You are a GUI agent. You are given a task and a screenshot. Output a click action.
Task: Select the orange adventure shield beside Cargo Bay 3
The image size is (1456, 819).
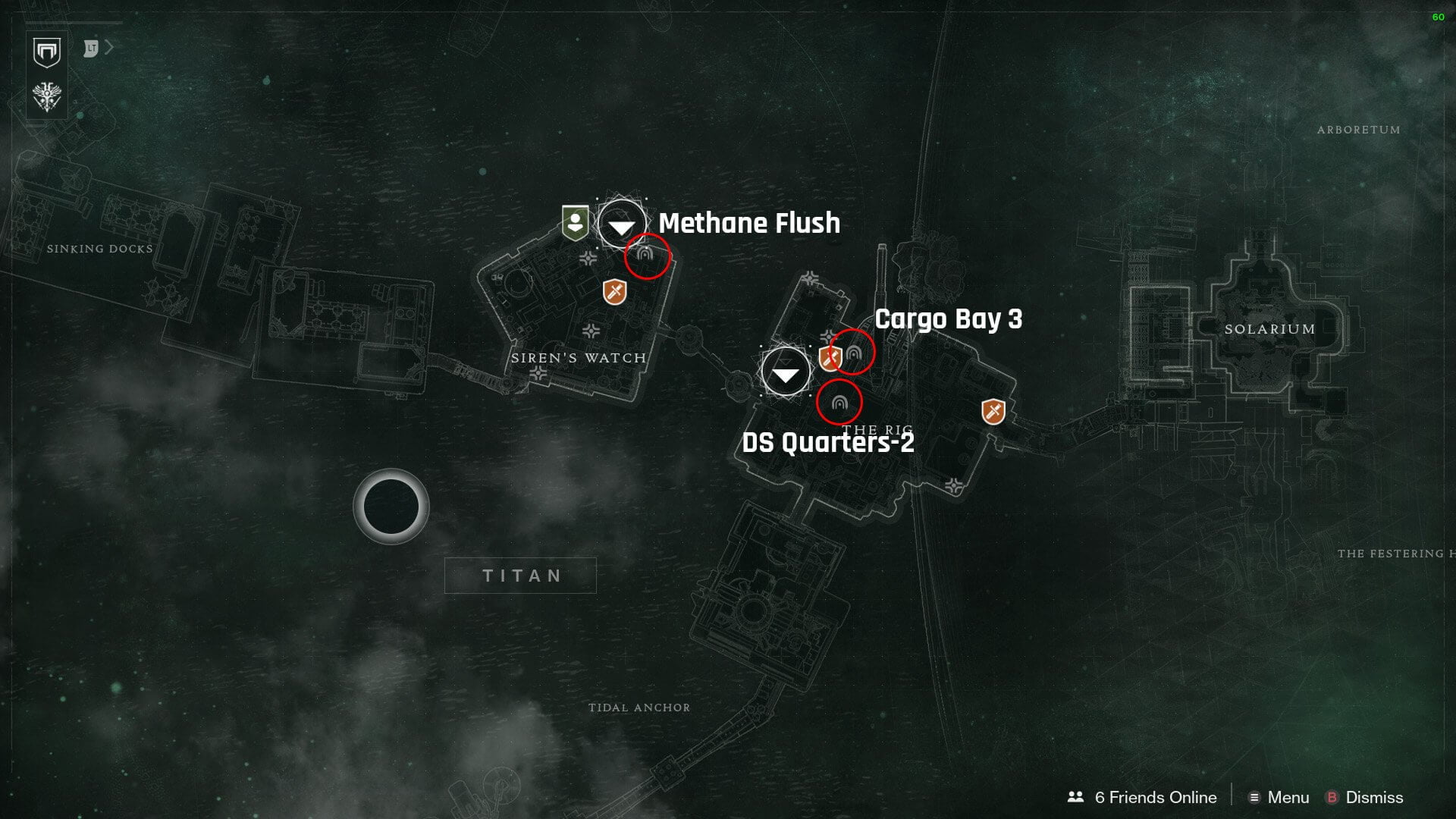829,358
